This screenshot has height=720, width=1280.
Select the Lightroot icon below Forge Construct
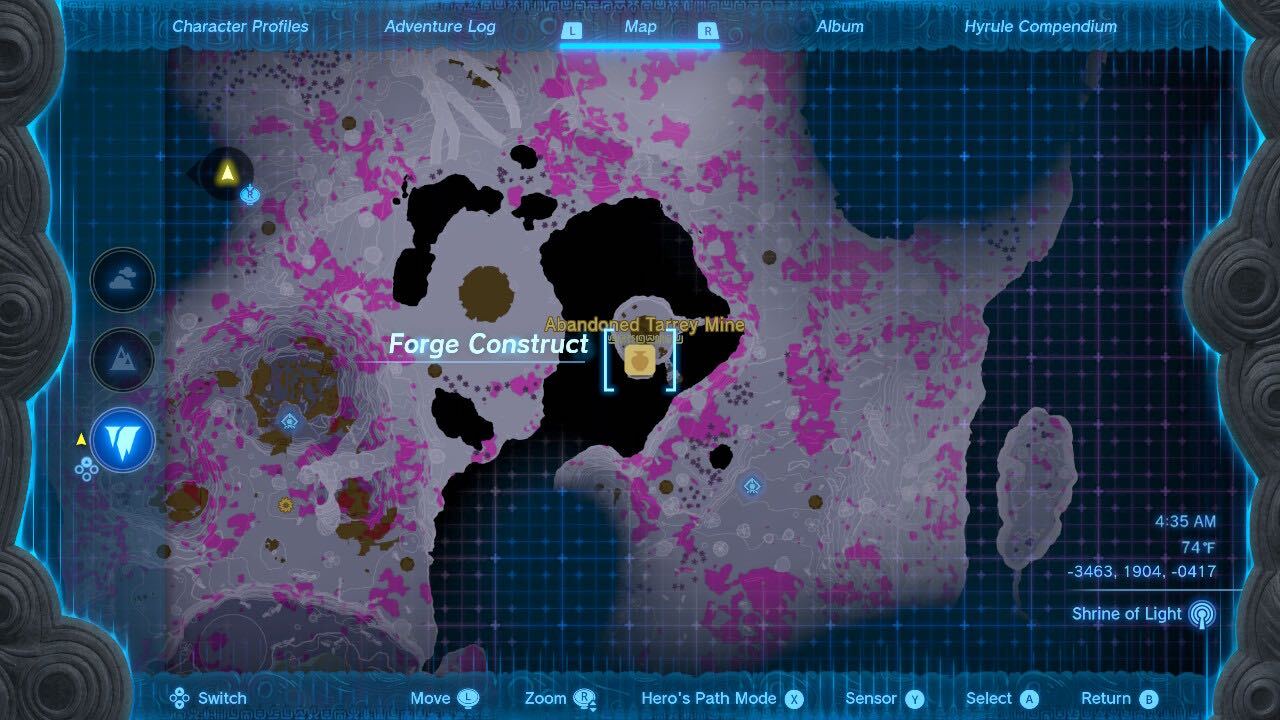[x=288, y=421]
